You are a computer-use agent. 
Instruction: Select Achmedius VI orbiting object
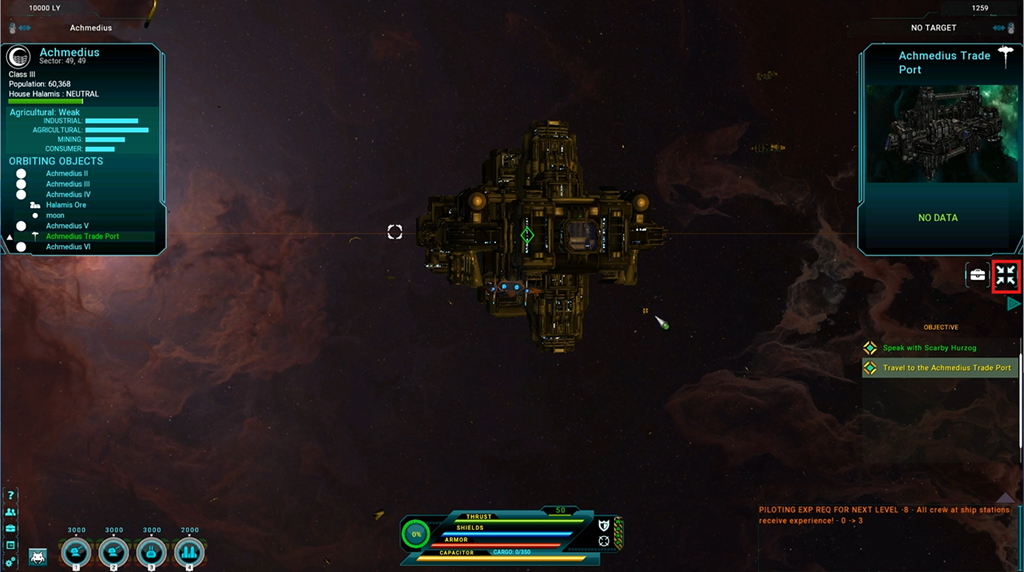[68, 247]
